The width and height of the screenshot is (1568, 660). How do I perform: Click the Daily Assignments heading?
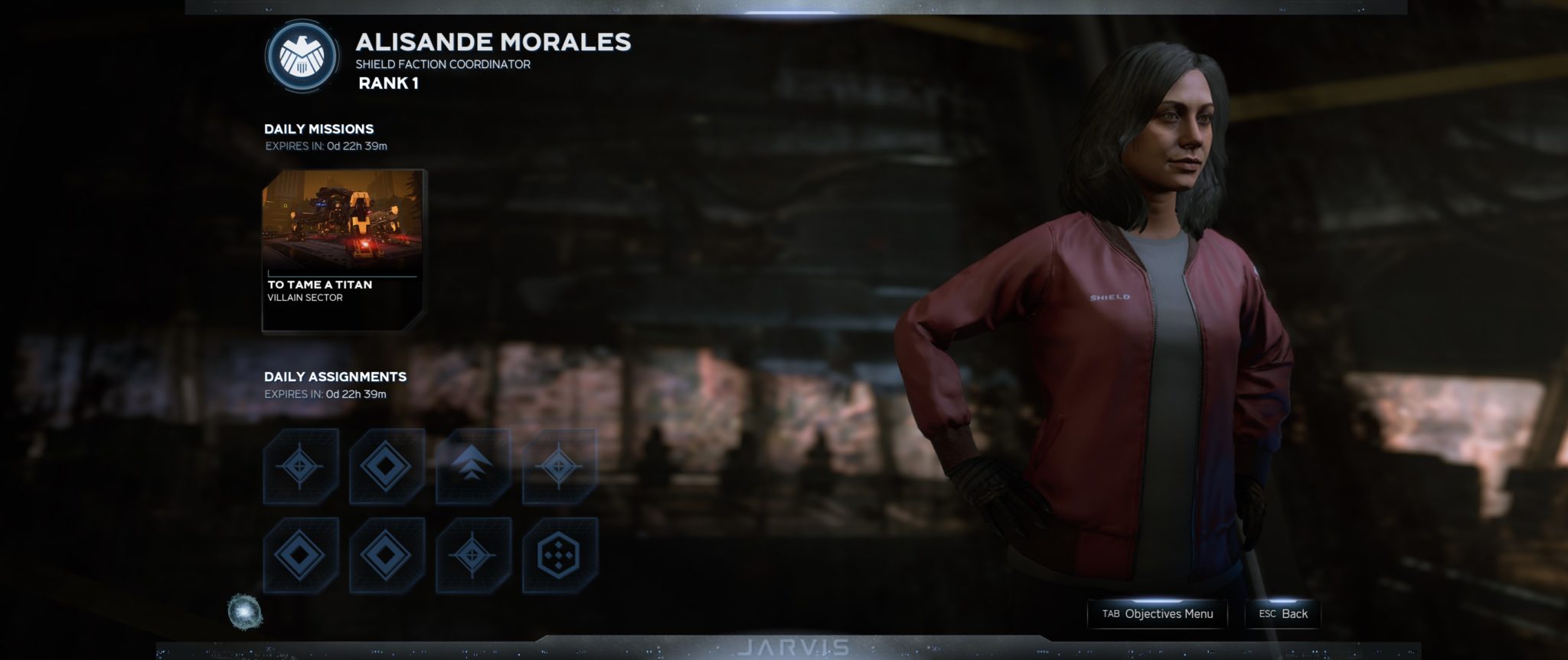pos(335,377)
